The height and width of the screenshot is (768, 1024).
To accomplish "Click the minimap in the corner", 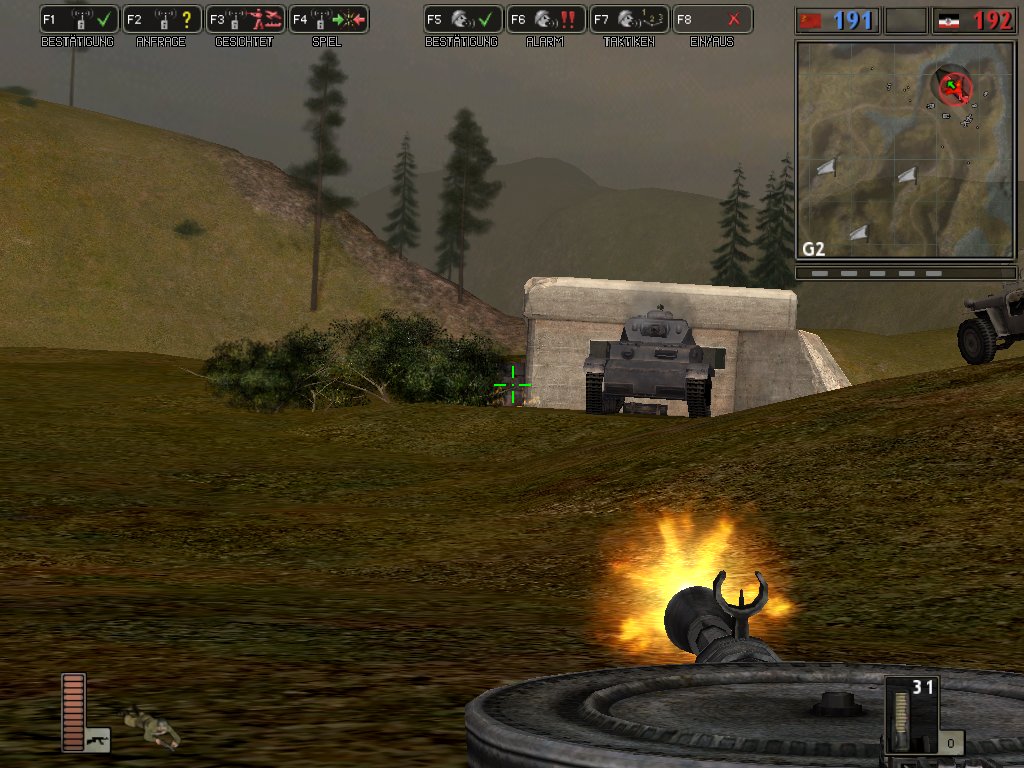I will pos(905,150).
